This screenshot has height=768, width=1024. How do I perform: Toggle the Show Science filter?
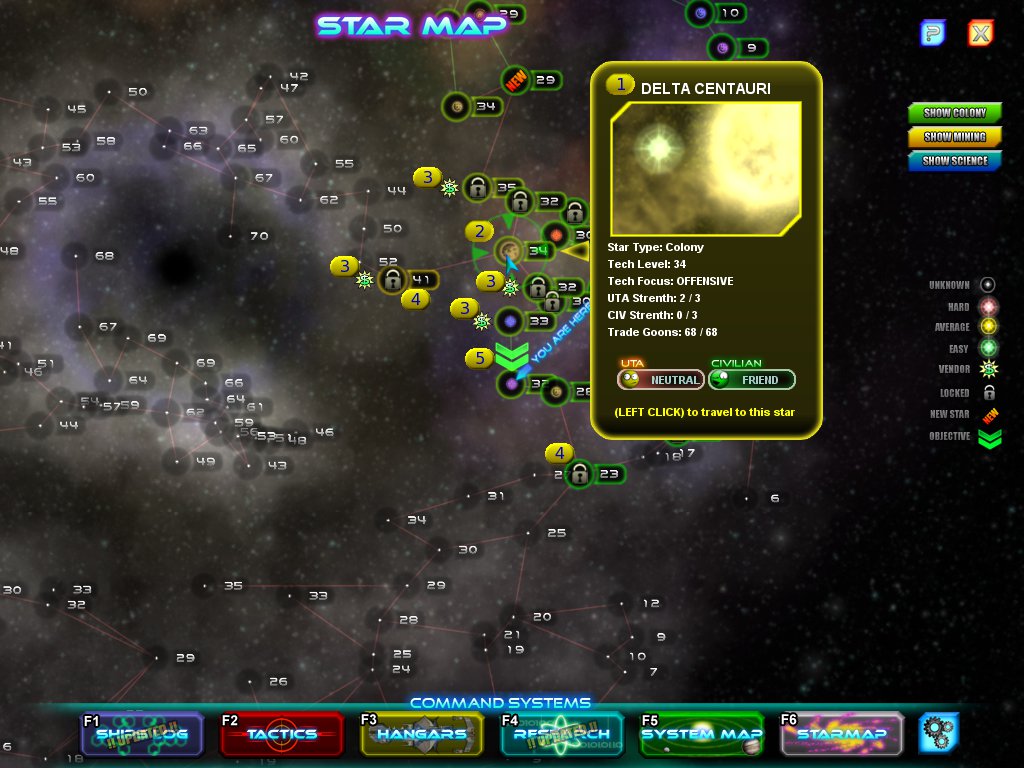coord(955,161)
